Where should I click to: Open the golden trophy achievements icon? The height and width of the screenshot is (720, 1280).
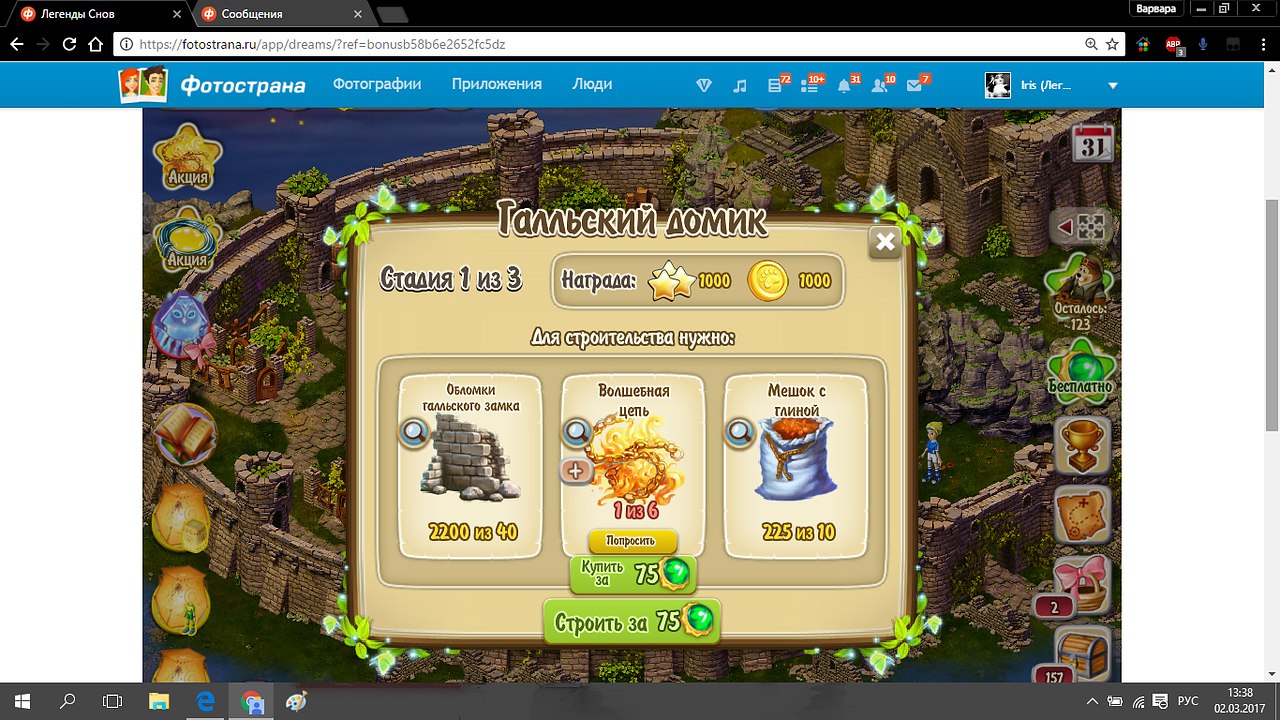pyautogui.click(x=1083, y=446)
